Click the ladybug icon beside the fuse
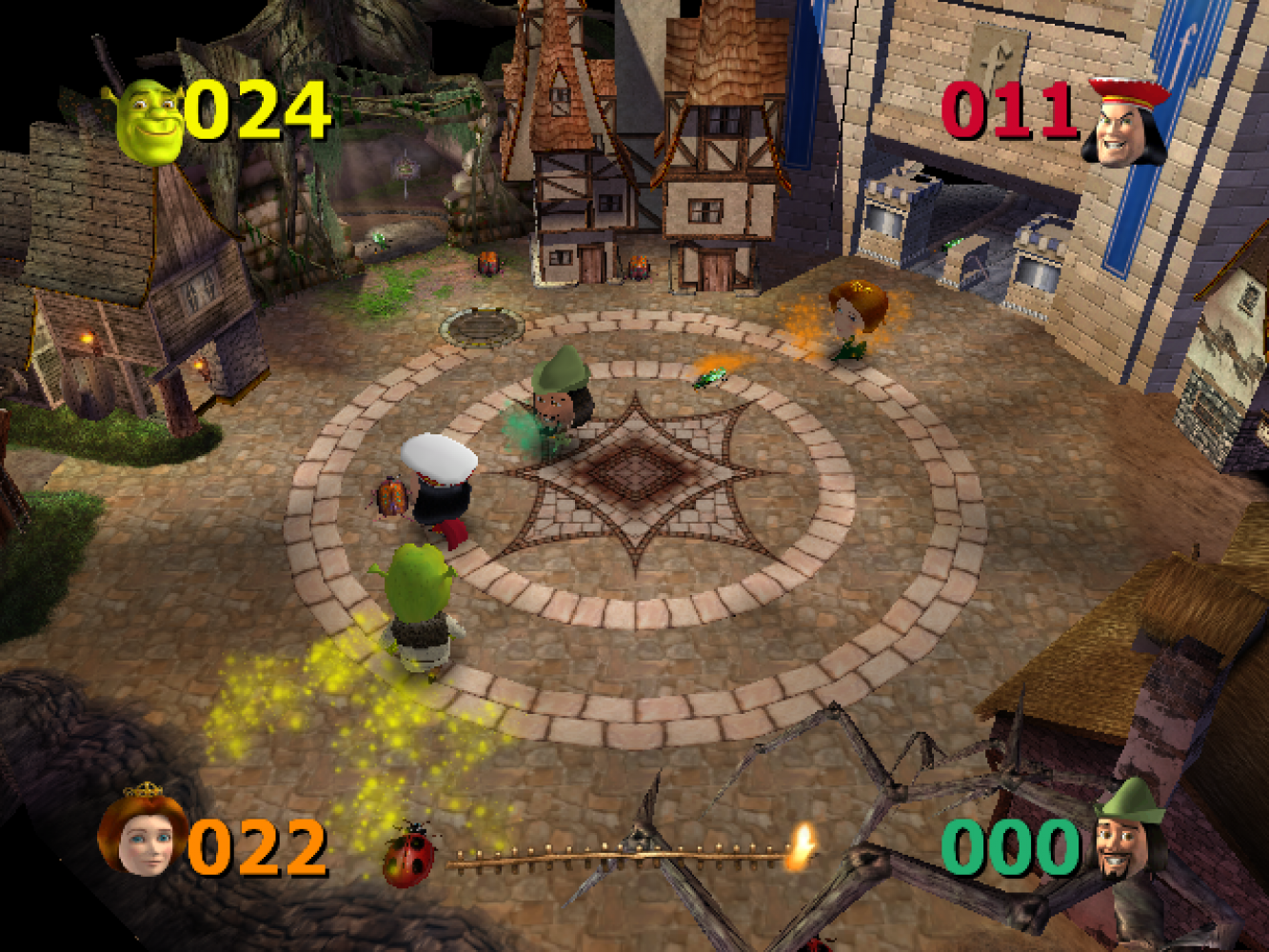The width and height of the screenshot is (1269, 952). 409,856
